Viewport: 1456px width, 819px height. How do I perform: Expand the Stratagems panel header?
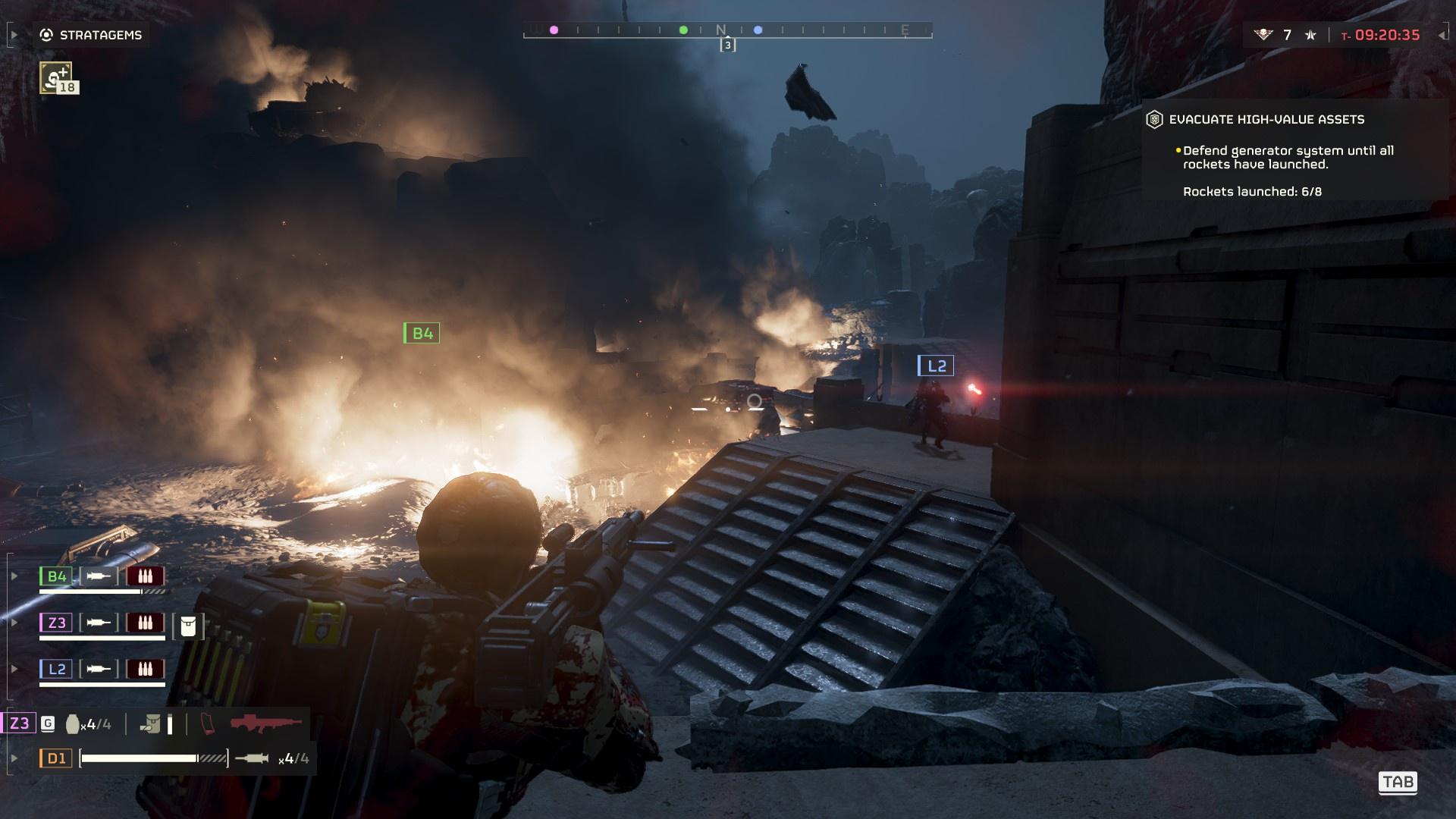tap(92, 35)
